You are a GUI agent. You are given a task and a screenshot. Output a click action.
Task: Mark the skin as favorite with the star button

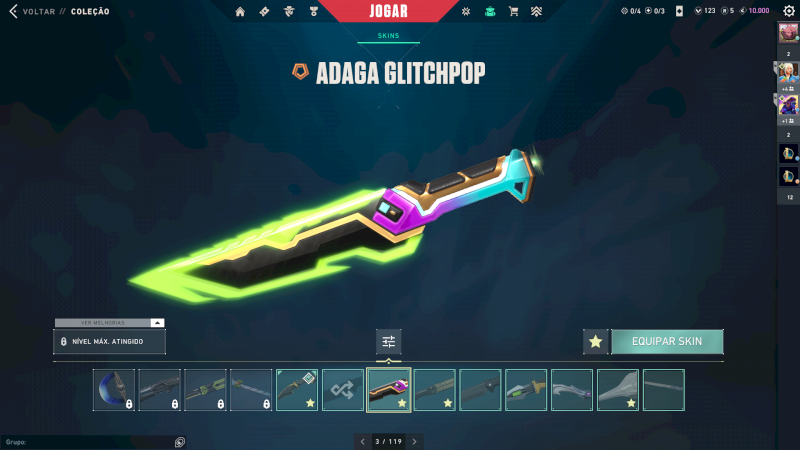596,341
